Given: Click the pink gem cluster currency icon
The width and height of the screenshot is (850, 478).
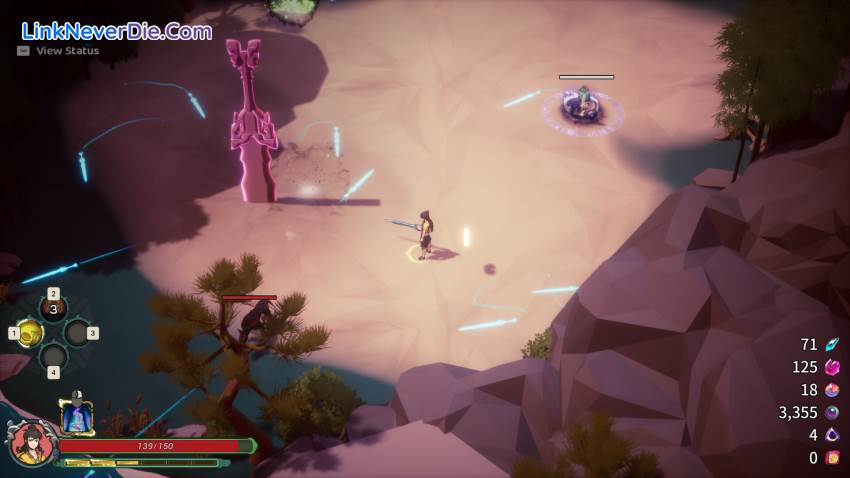Looking at the screenshot, I should point(832,367).
